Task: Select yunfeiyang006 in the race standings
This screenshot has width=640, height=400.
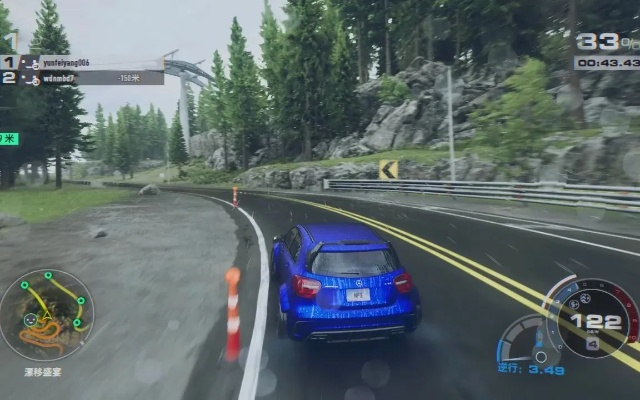Action: [x=66, y=62]
